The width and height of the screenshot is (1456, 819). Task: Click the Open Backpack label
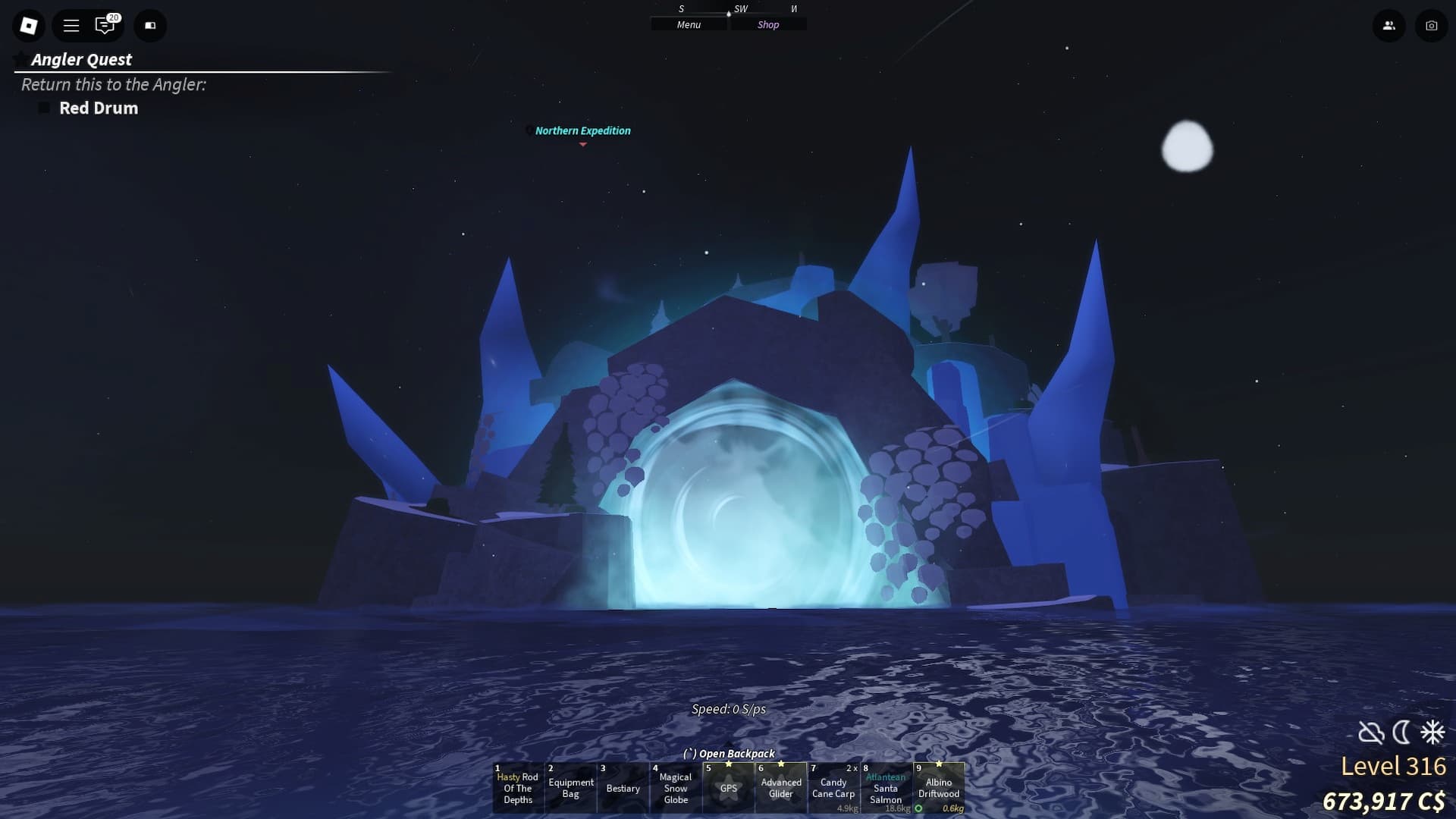(730, 753)
